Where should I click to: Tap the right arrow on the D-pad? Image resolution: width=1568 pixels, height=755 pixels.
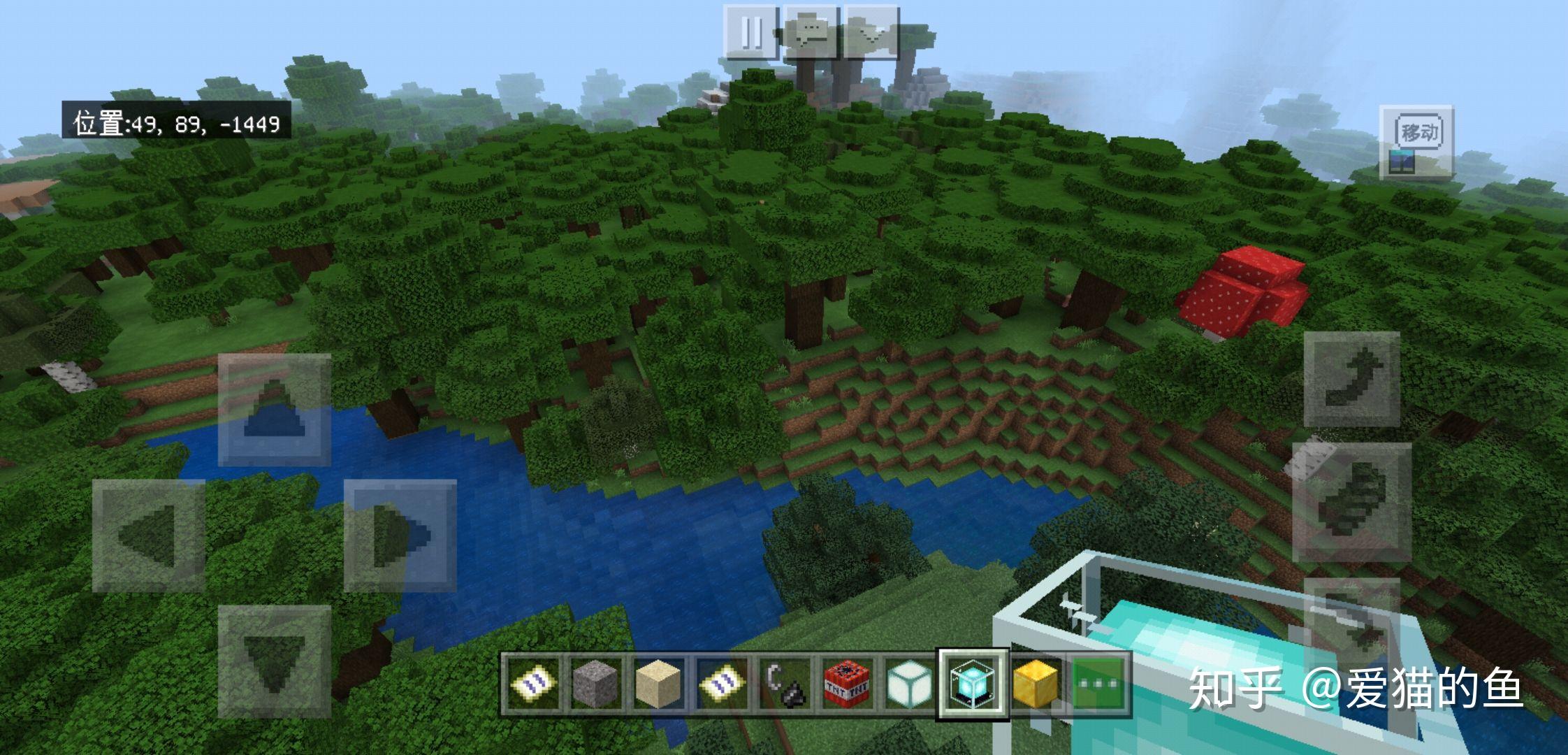coord(400,535)
